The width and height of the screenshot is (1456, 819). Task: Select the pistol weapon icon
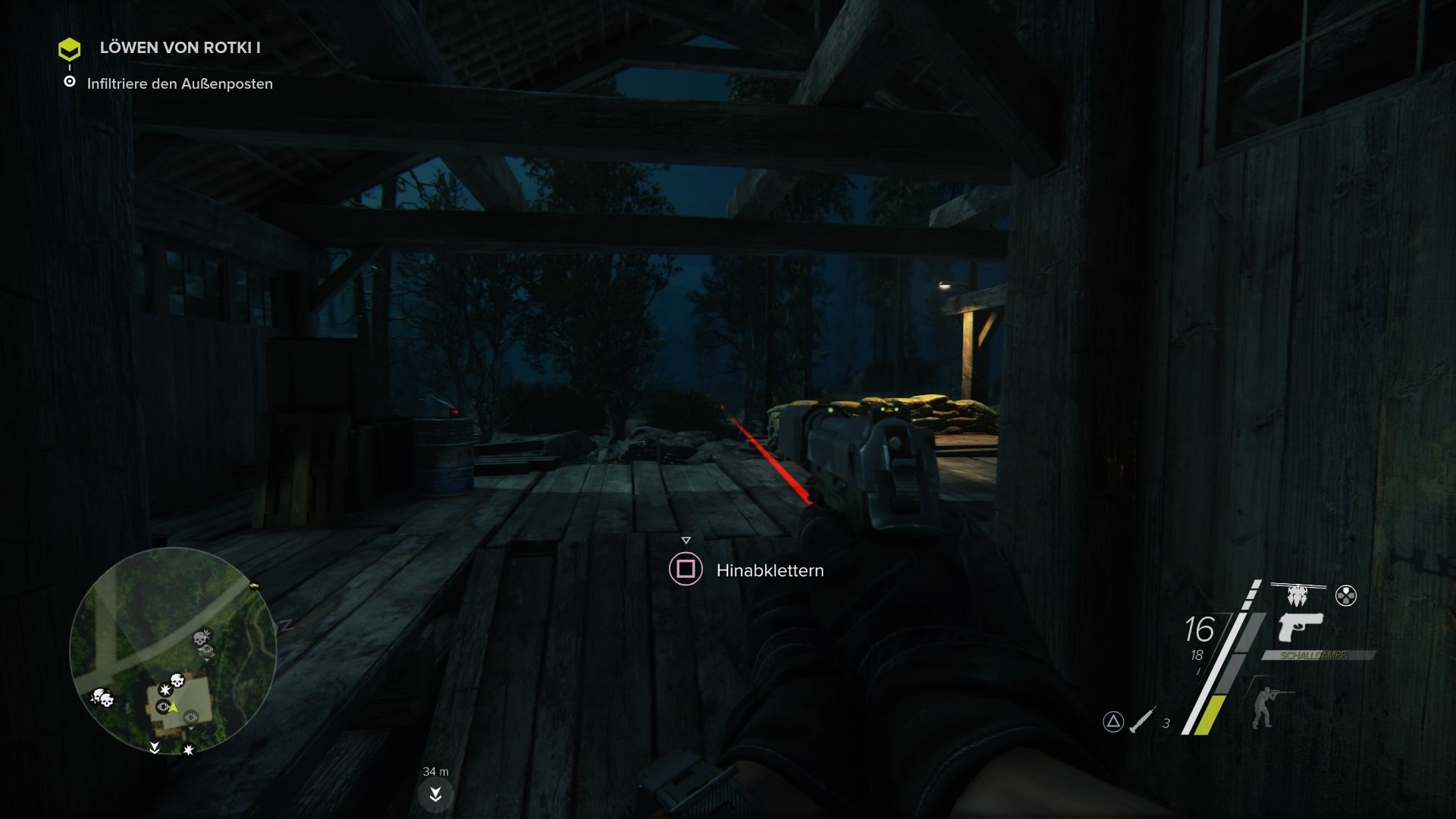pos(1300,629)
